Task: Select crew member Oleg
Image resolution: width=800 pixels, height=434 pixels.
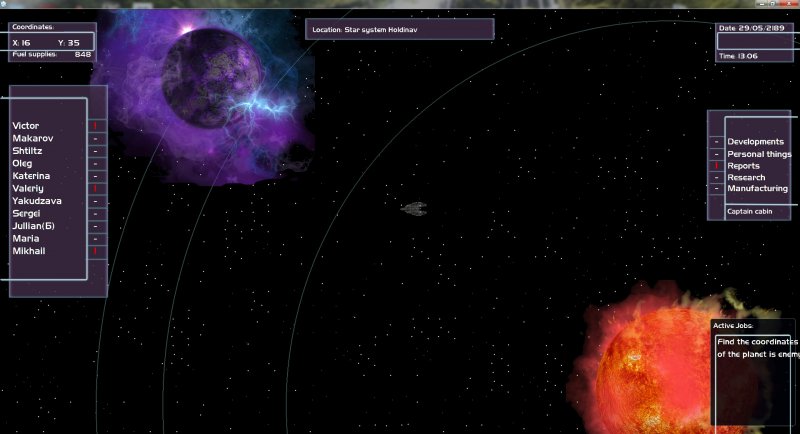Action: coord(22,163)
